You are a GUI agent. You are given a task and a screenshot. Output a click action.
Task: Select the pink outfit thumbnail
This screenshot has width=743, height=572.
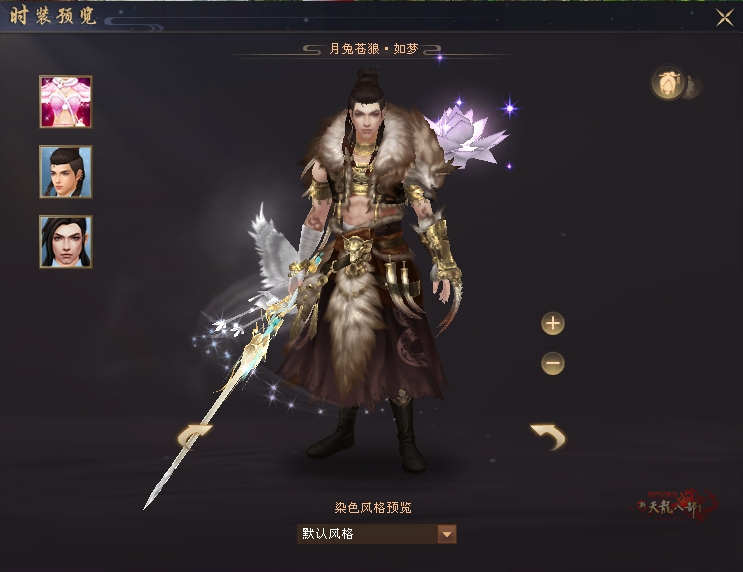coord(66,102)
